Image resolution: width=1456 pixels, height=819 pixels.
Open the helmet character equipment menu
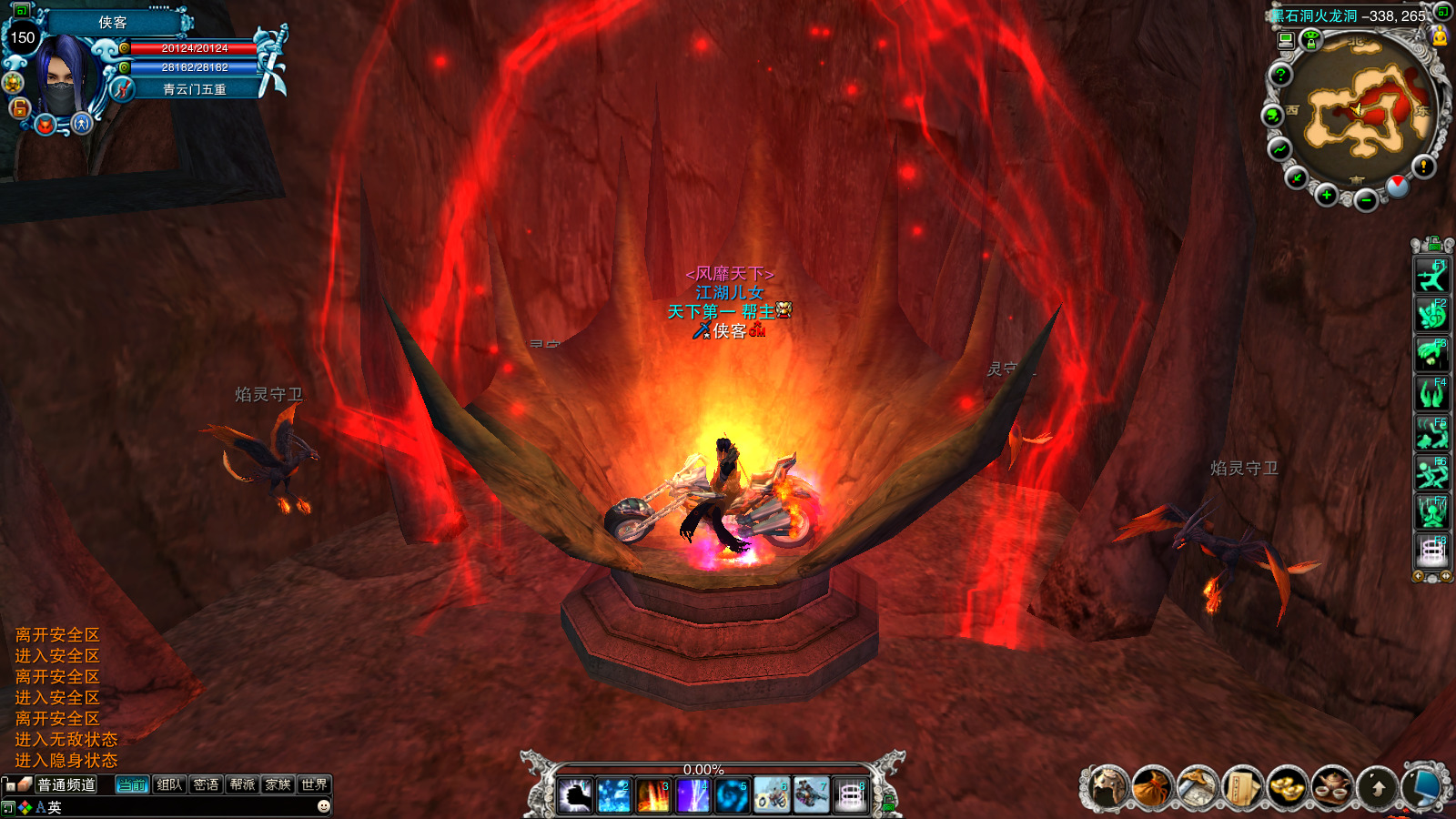[1107, 787]
